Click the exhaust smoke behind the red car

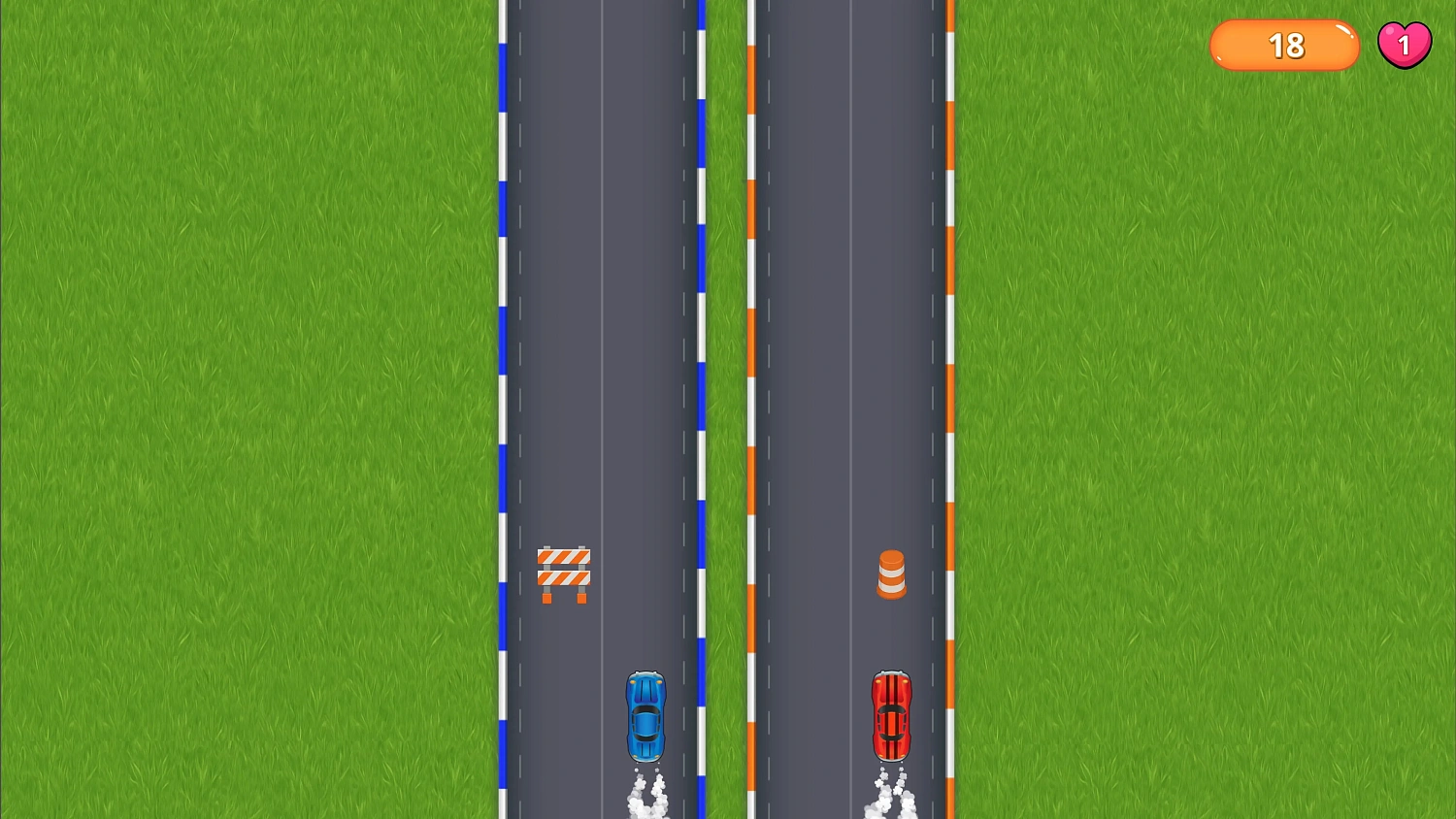click(x=890, y=796)
